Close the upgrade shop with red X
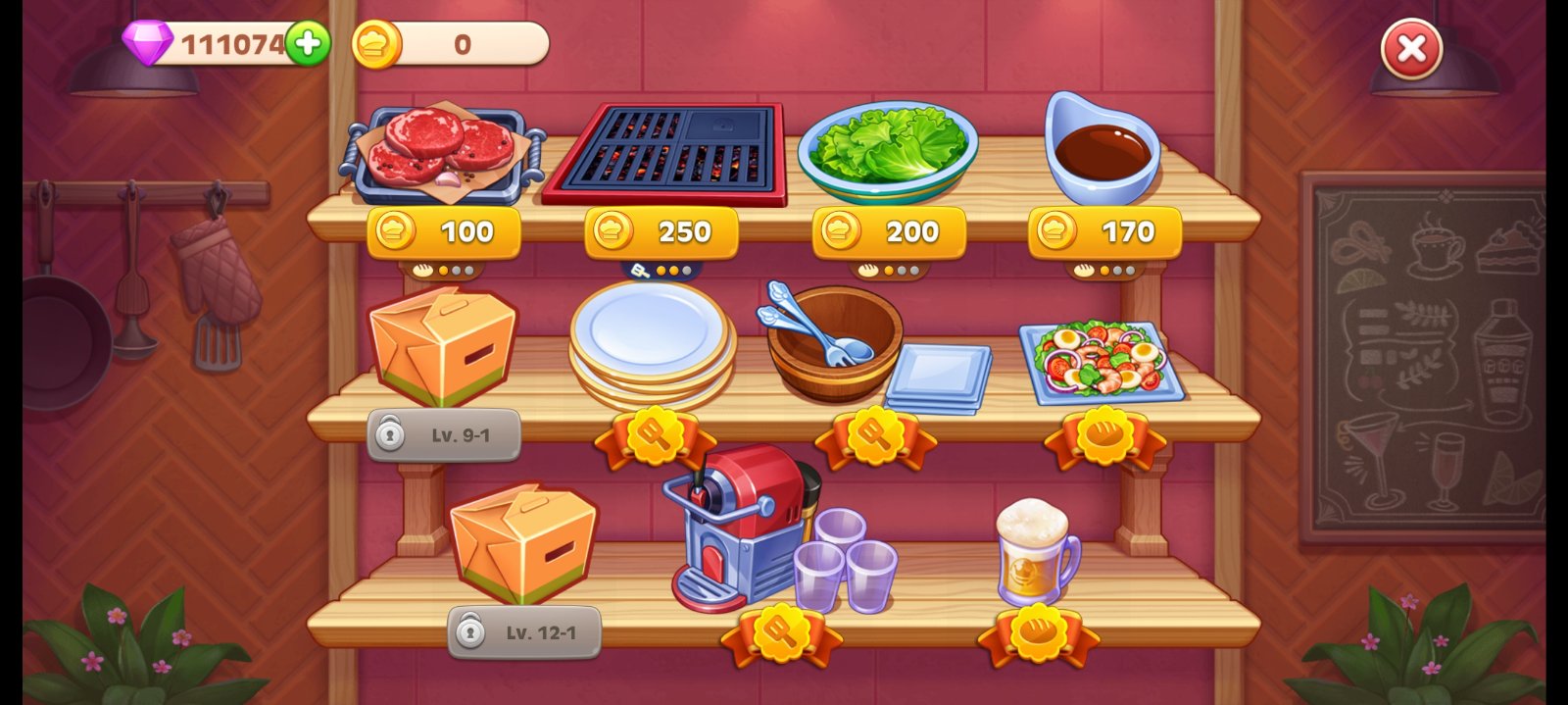This screenshot has height=705, width=1568. click(x=1411, y=48)
